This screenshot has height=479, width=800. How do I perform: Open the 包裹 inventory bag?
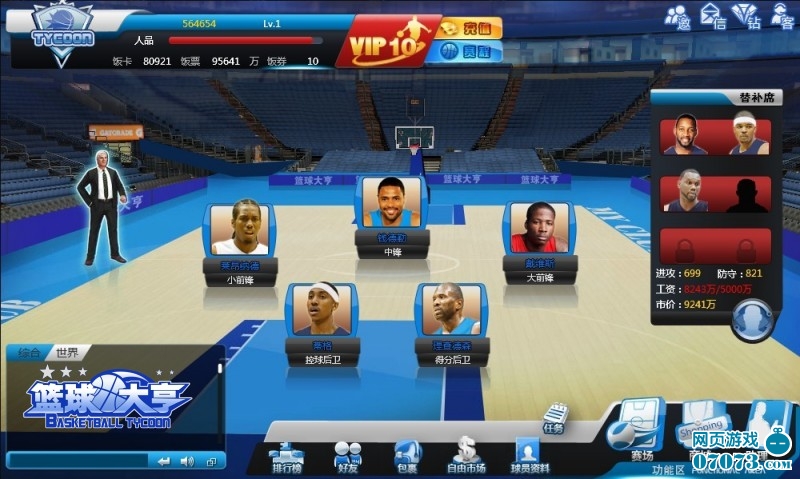pos(407,456)
